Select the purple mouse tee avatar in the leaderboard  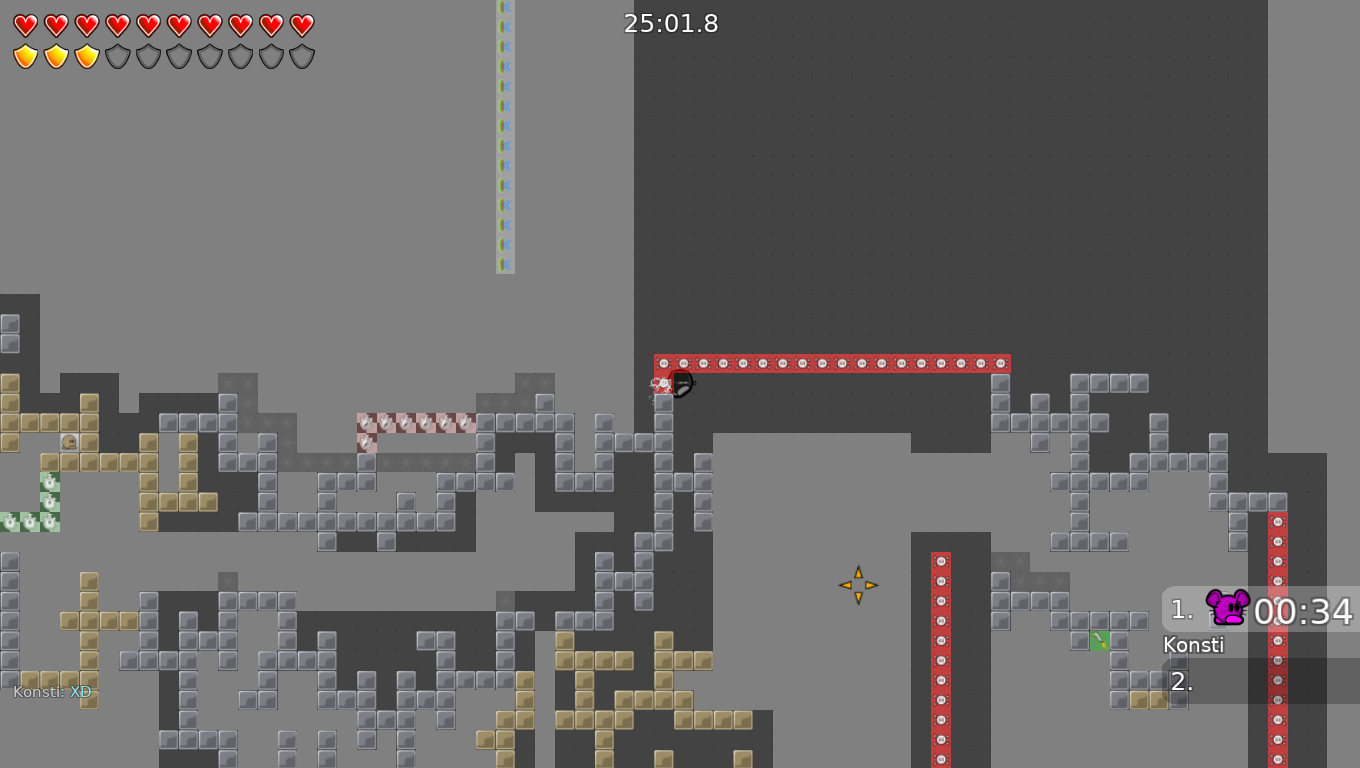pyautogui.click(x=1225, y=606)
